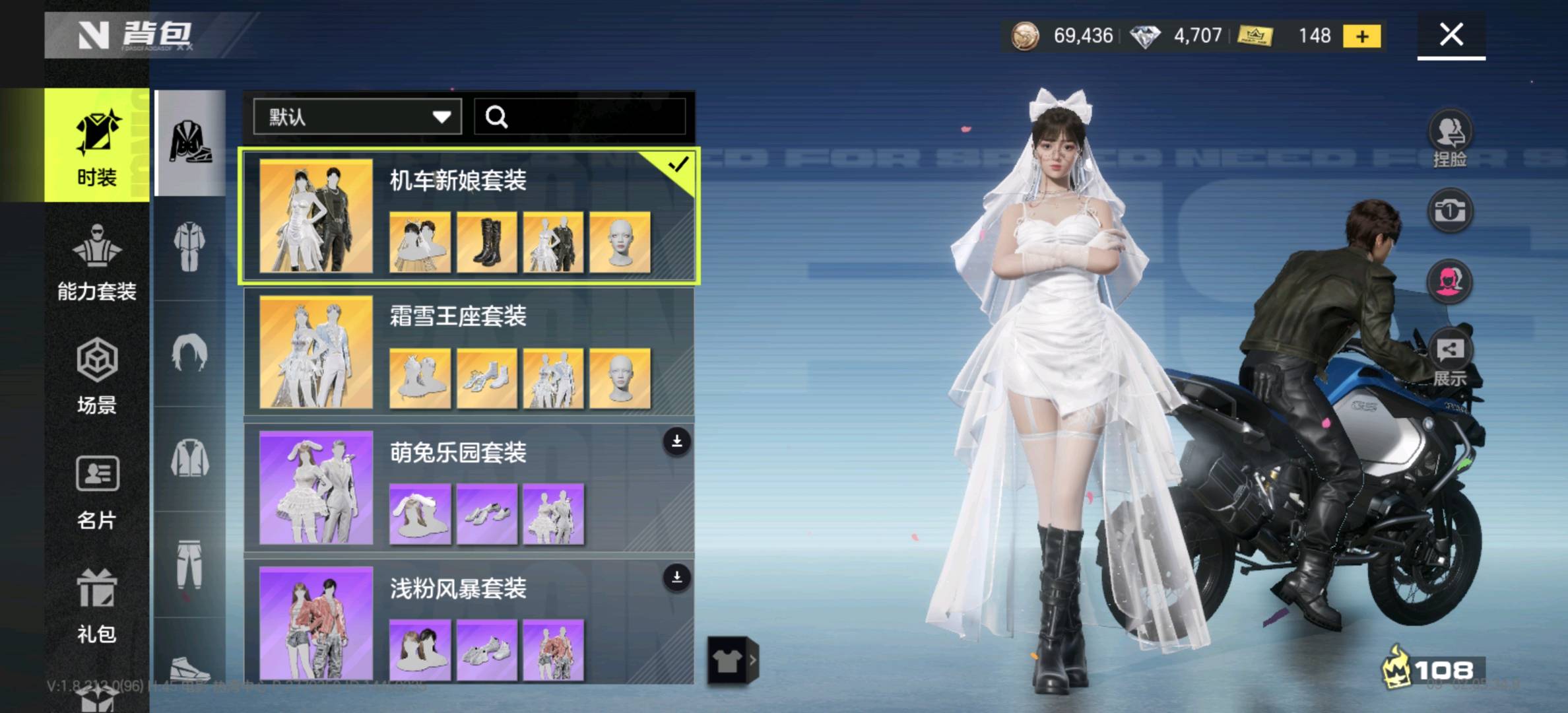Open the 能力套装 ability set tab
Viewport: 1568px width, 713px height.
click(x=97, y=262)
